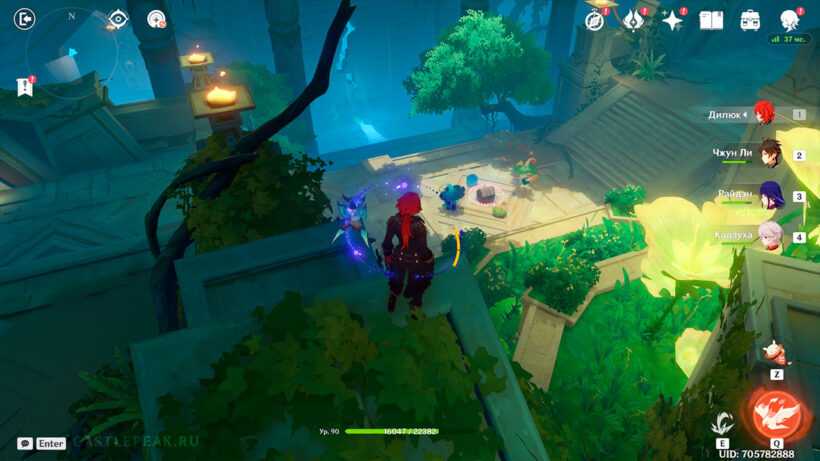Switch to party member Кадзуха
This screenshot has height=461, width=820.
coord(770,236)
